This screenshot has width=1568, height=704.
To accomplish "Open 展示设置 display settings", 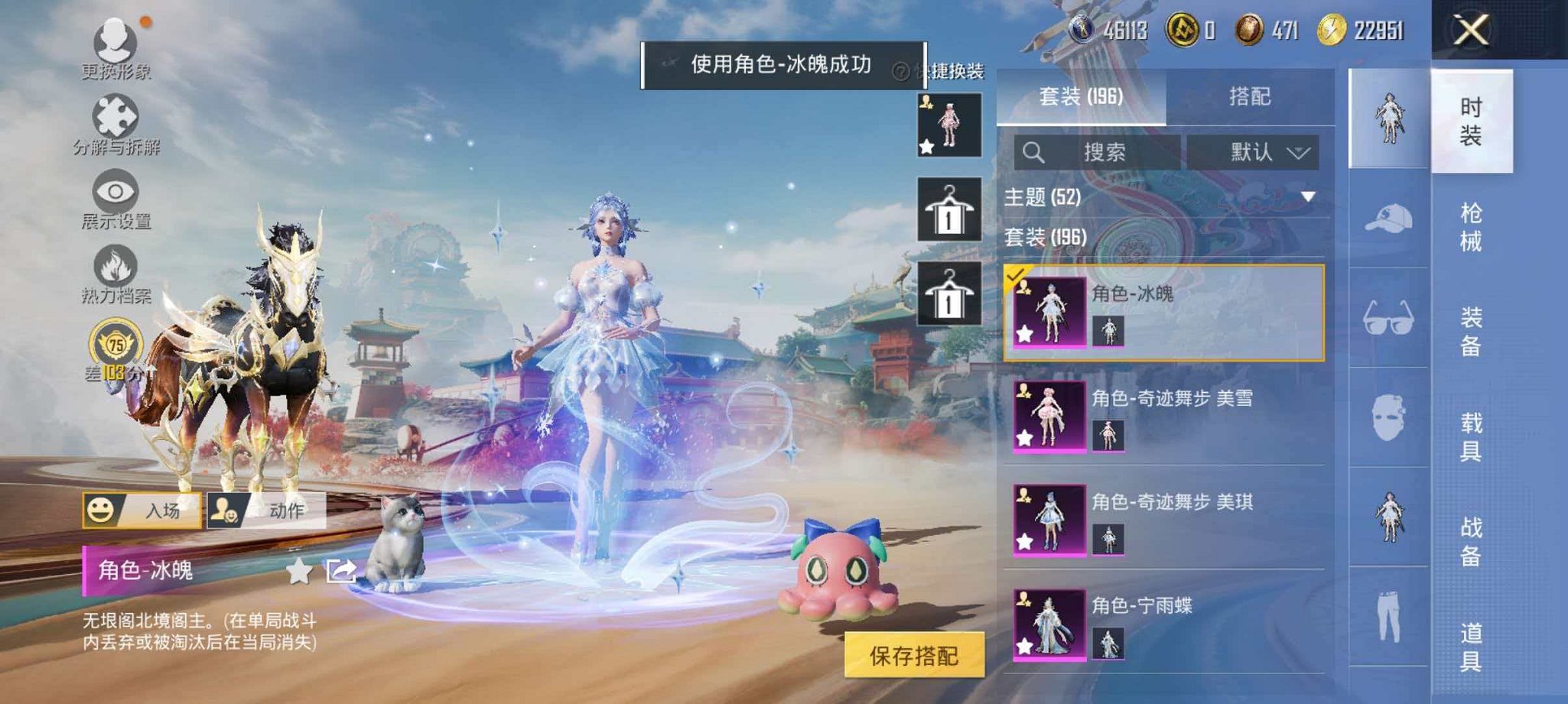I will tap(115, 191).
